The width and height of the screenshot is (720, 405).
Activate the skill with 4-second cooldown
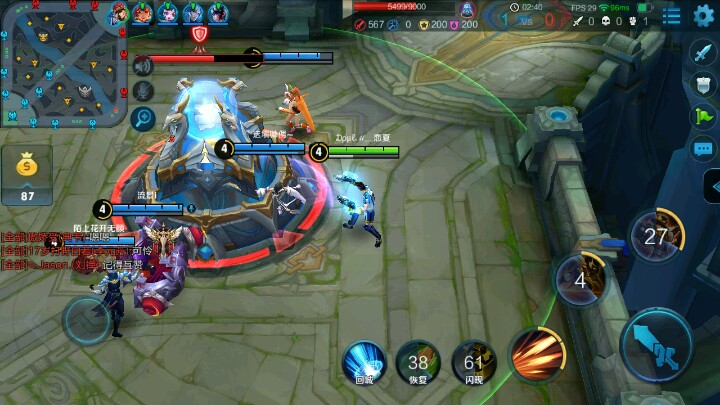(x=580, y=279)
